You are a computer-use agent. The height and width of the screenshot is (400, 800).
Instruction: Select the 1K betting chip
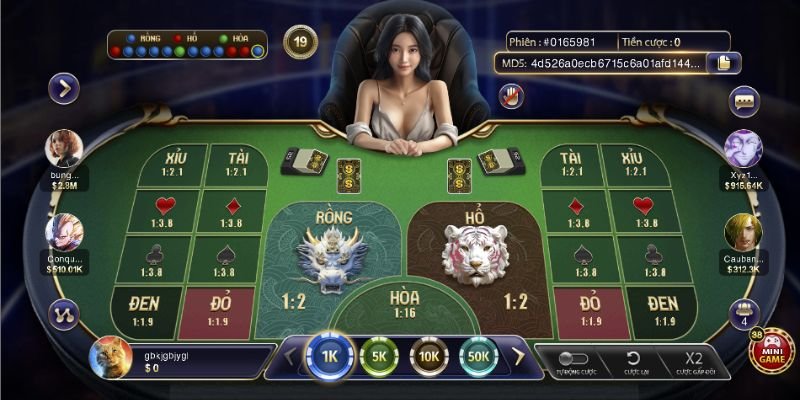click(329, 355)
